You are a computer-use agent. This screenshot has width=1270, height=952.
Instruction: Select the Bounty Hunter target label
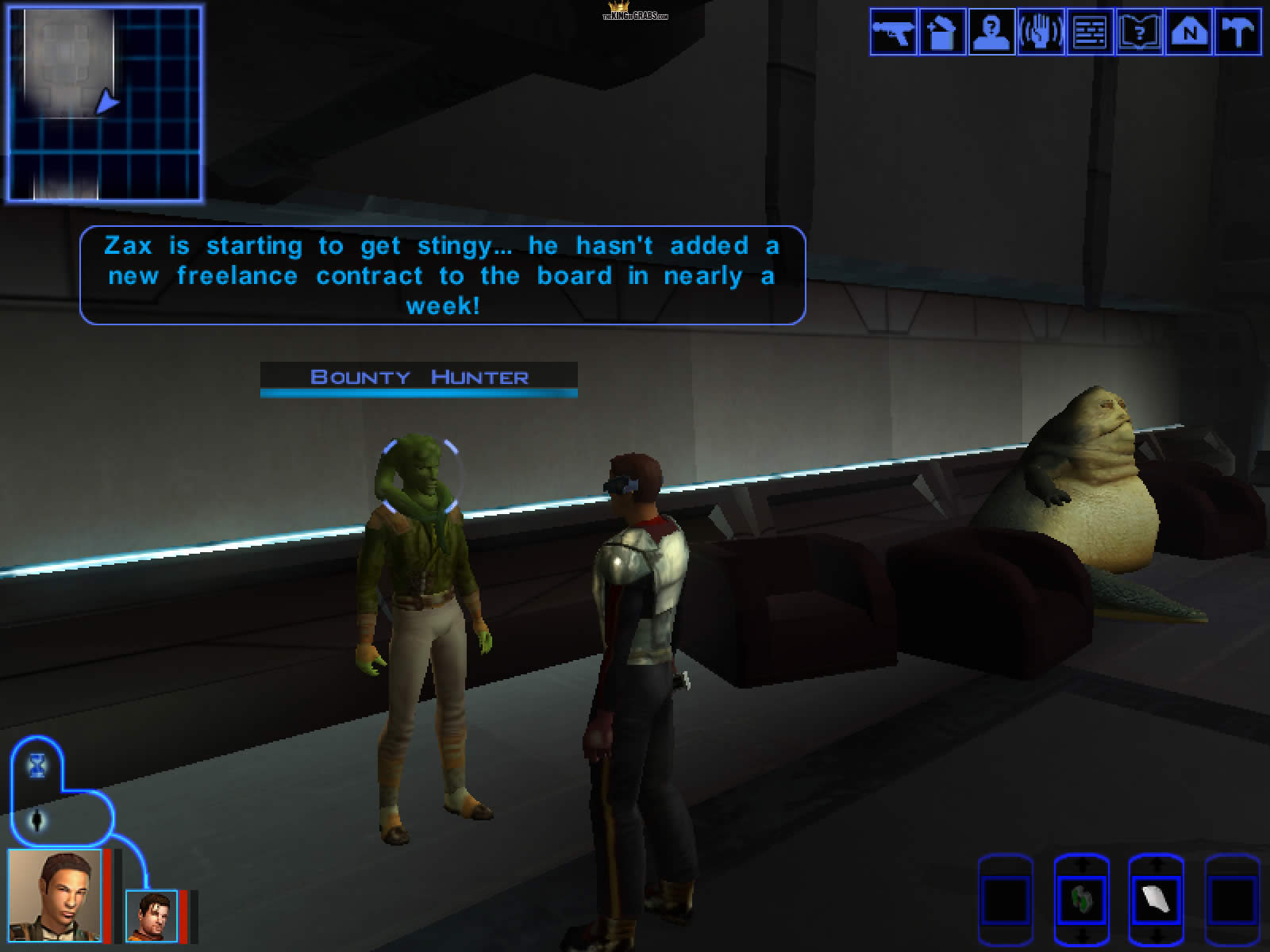pyautogui.click(x=419, y=377)
